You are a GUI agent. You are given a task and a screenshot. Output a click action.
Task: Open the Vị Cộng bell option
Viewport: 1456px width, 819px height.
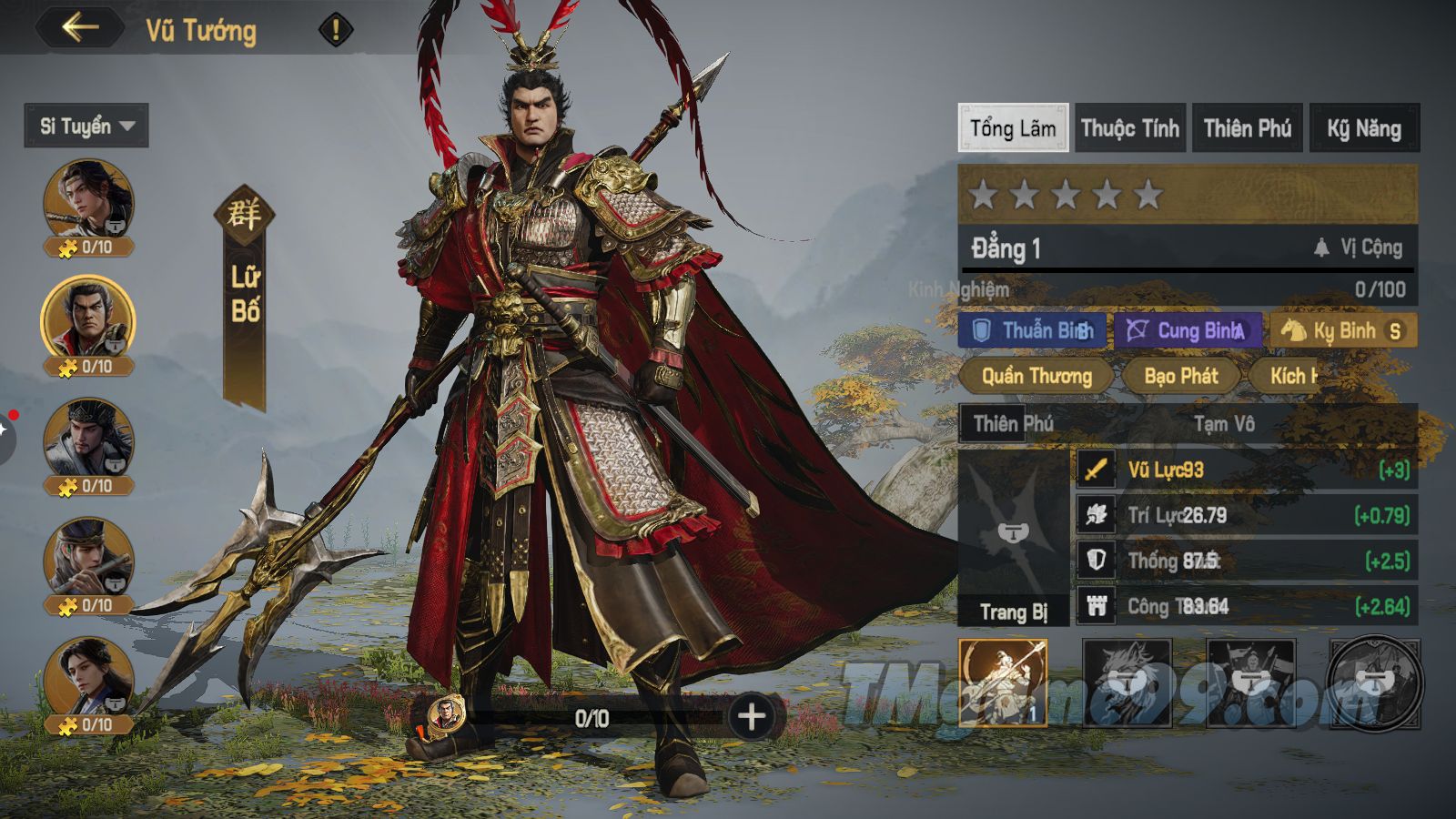pyautogui.click(x=1359, y=248)
